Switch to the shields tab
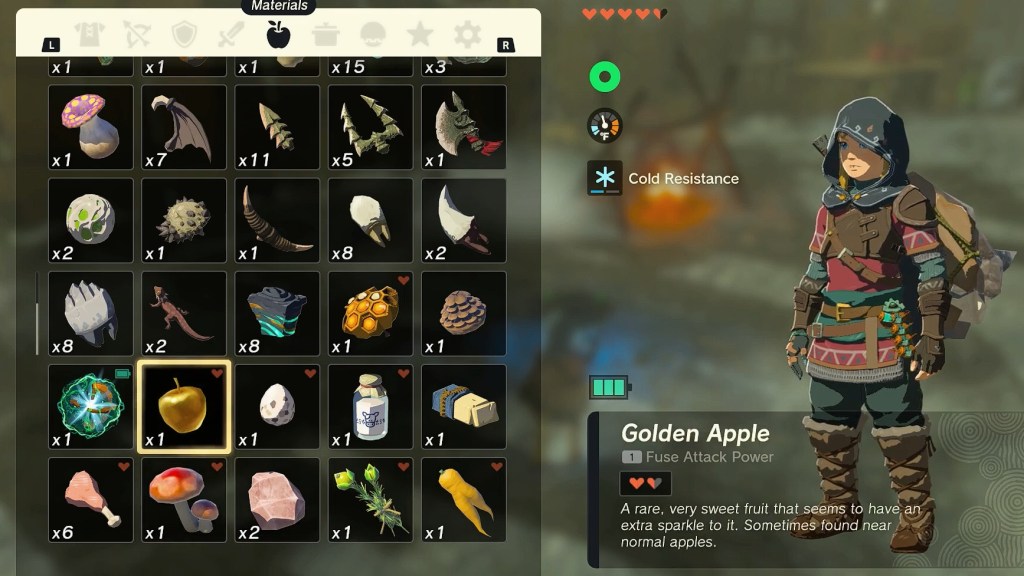 coord(184,35)
